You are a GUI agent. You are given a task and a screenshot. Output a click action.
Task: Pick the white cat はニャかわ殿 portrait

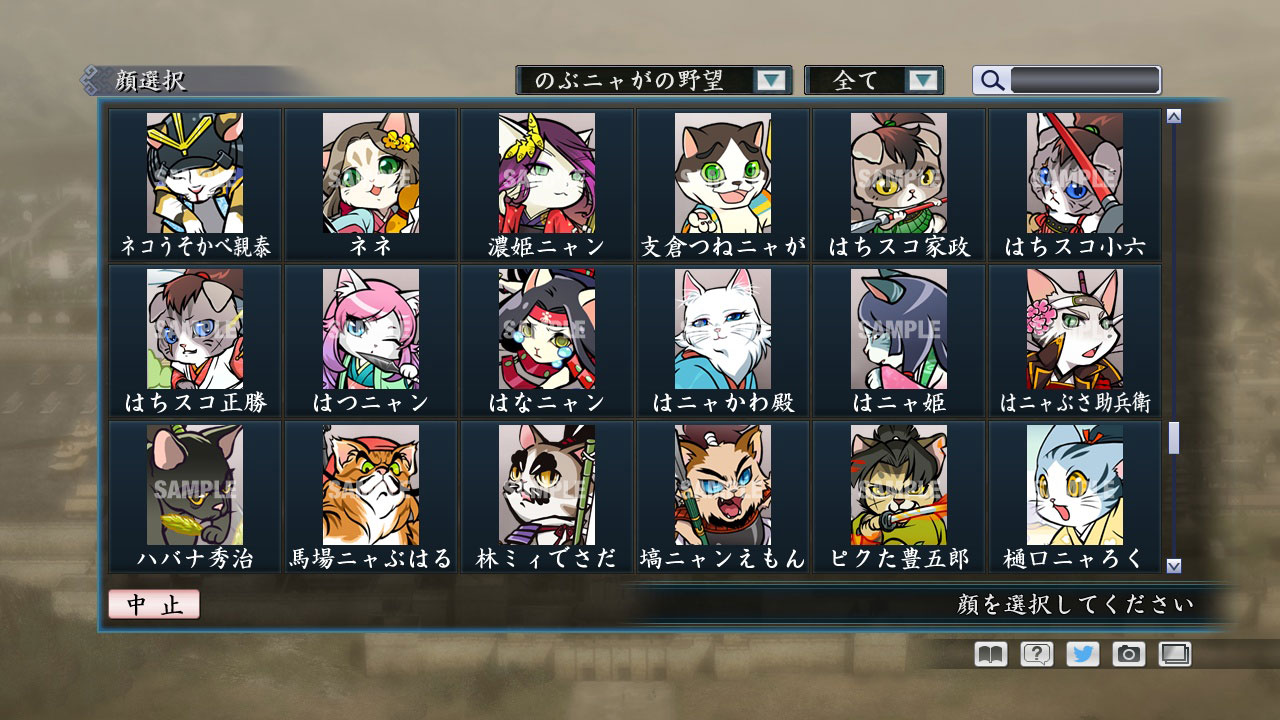[722, 333]
